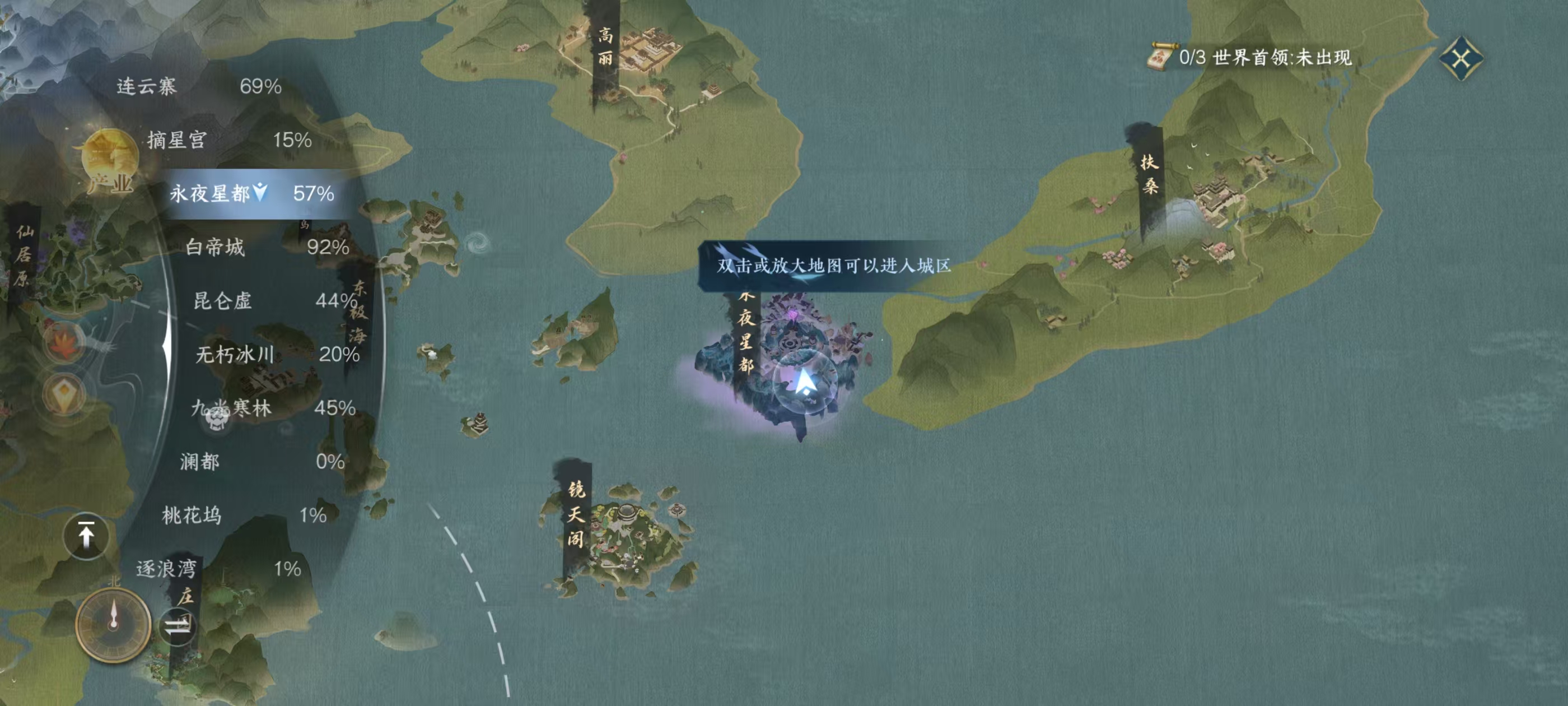Screen dimensions: 1568x706
Task: Choose the highlighted 永夜星都 entry
Action: [251, 194]
